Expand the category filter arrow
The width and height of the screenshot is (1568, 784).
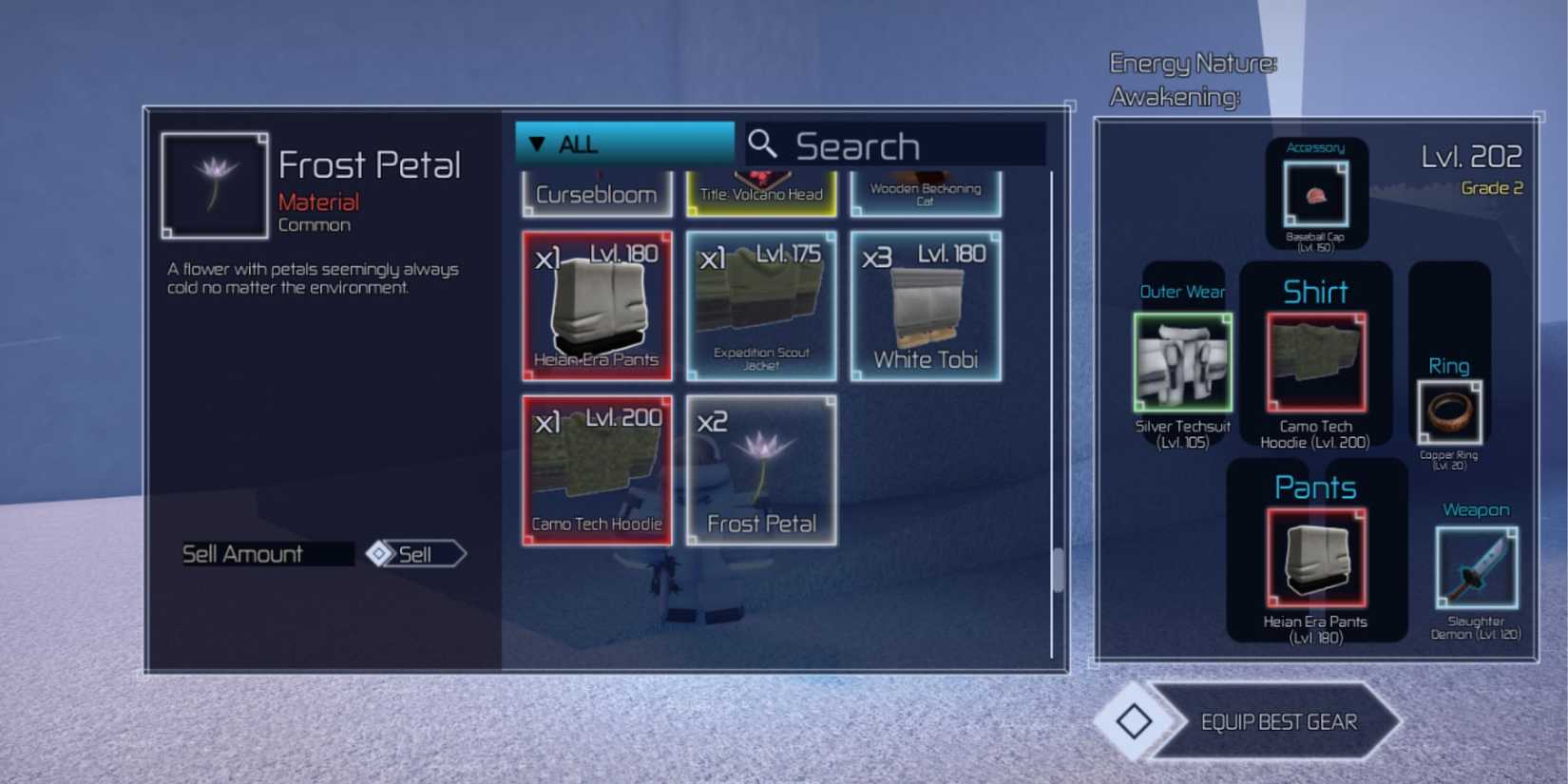coord(538,143)
